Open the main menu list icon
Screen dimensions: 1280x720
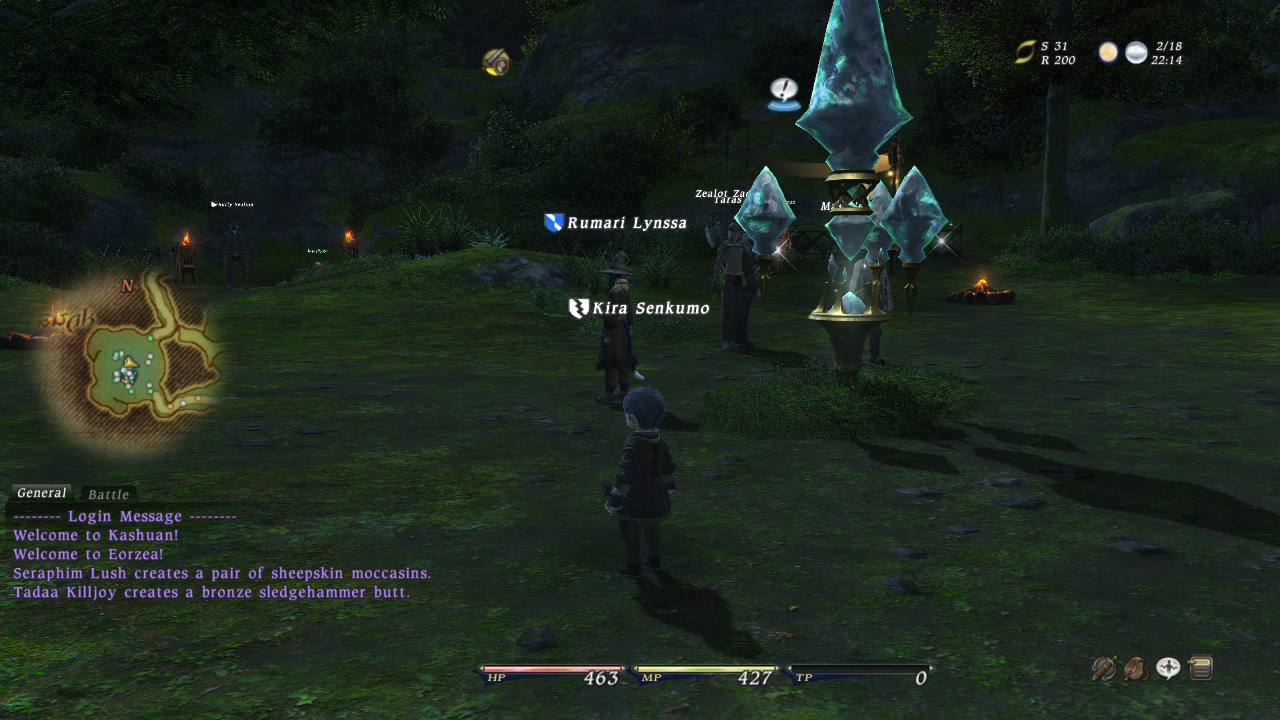[1201, 668]
